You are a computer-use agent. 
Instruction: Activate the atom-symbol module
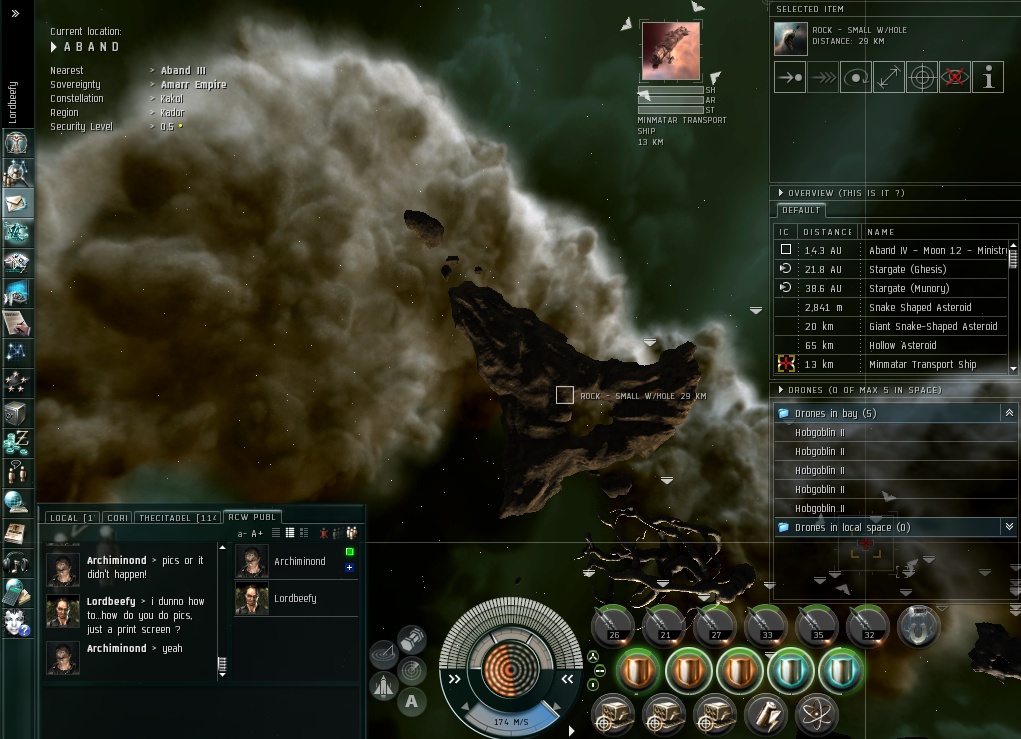[x=815, y=715]
